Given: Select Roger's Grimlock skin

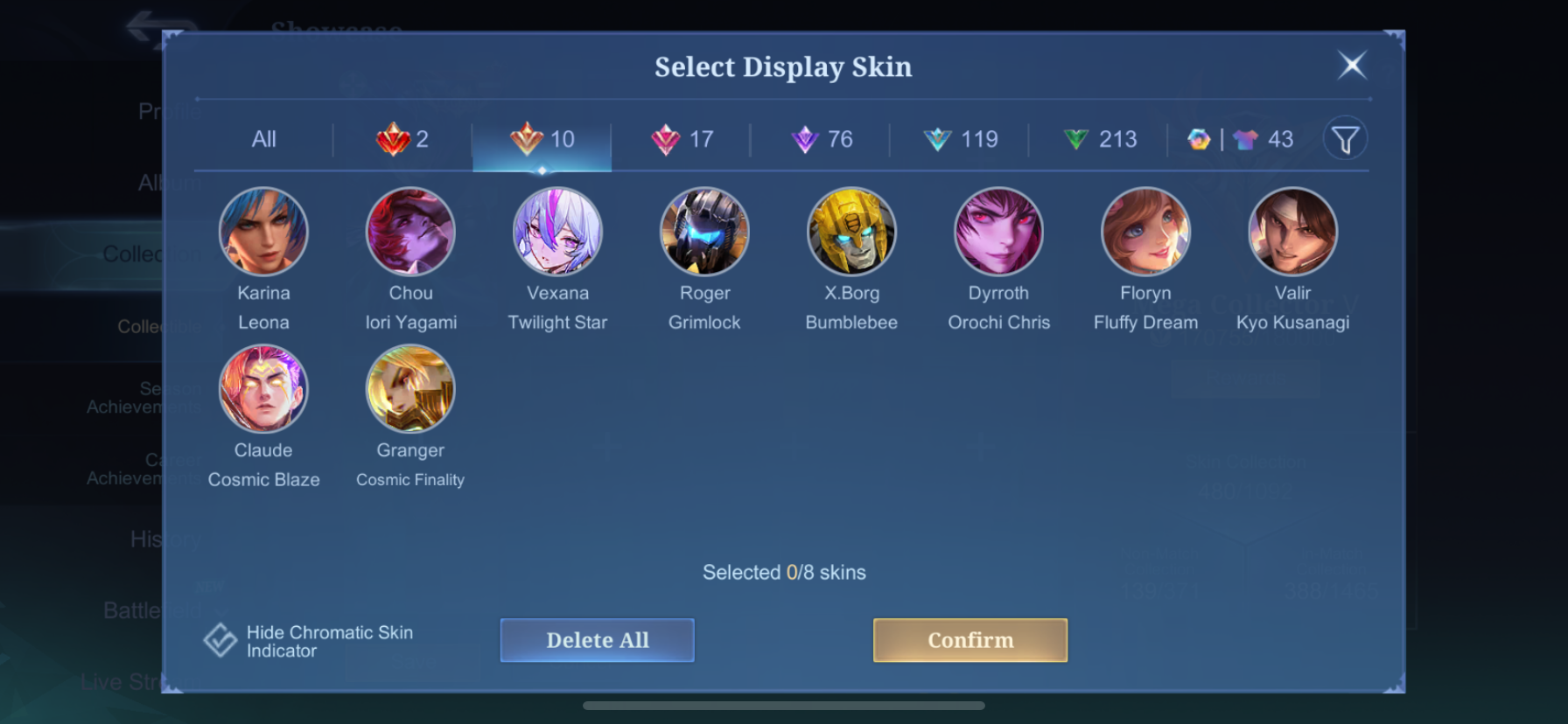Looking at the screenshot, I should [704, 232].
